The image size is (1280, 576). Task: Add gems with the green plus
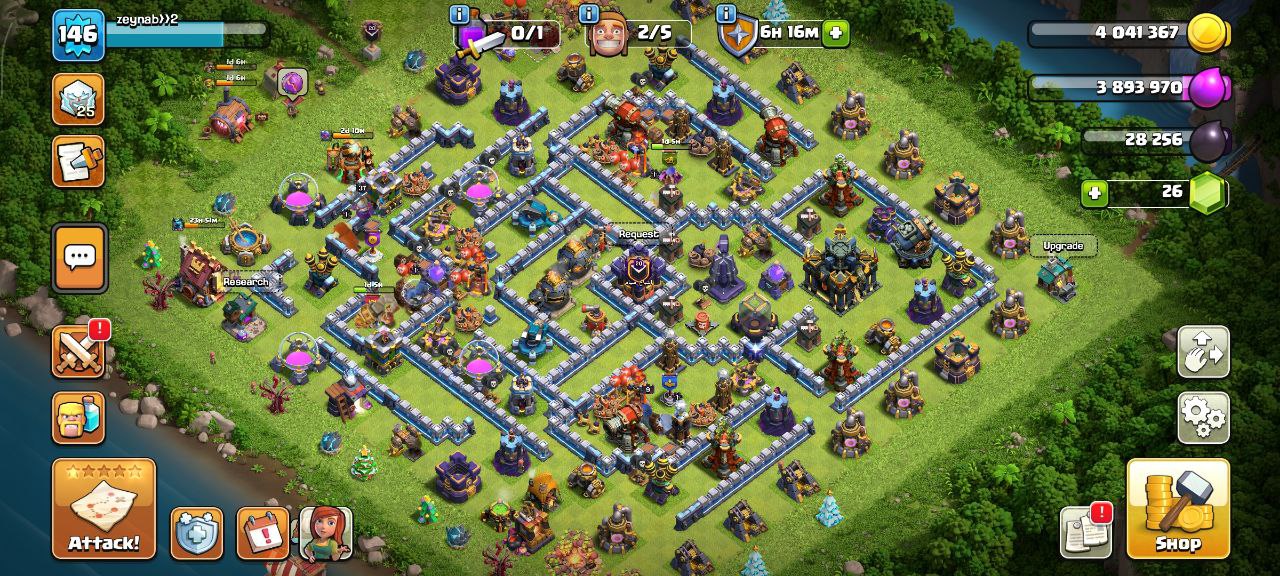pos(1095,193)
